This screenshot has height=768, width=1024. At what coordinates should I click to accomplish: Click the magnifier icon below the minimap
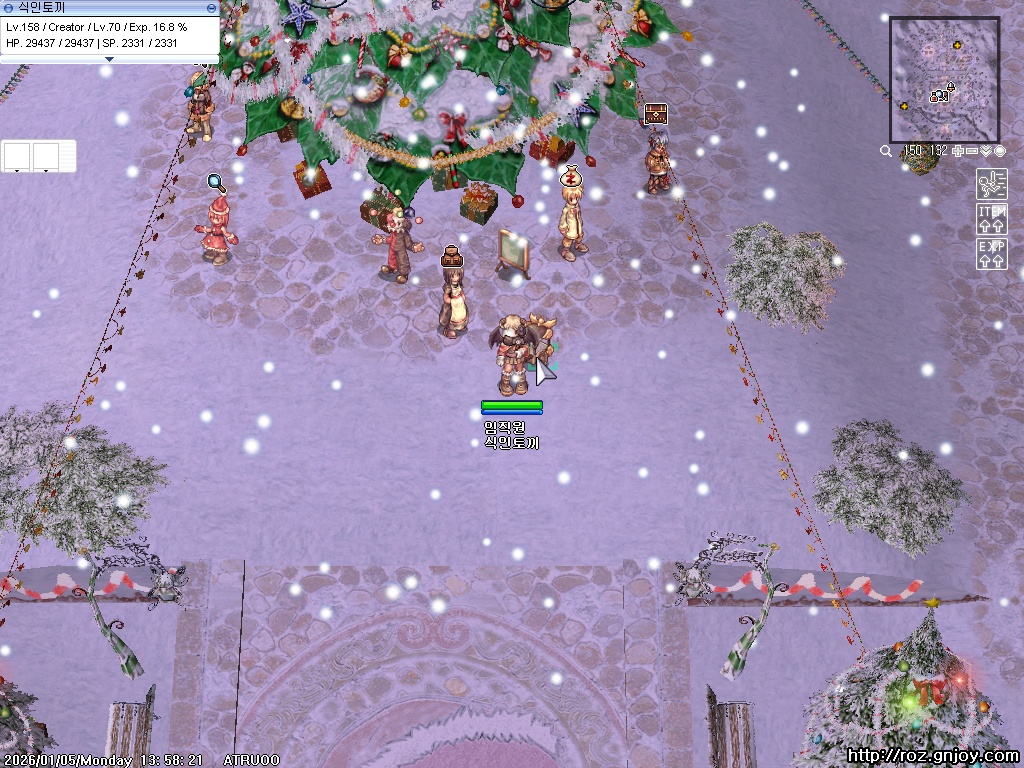tap(886, 151)
